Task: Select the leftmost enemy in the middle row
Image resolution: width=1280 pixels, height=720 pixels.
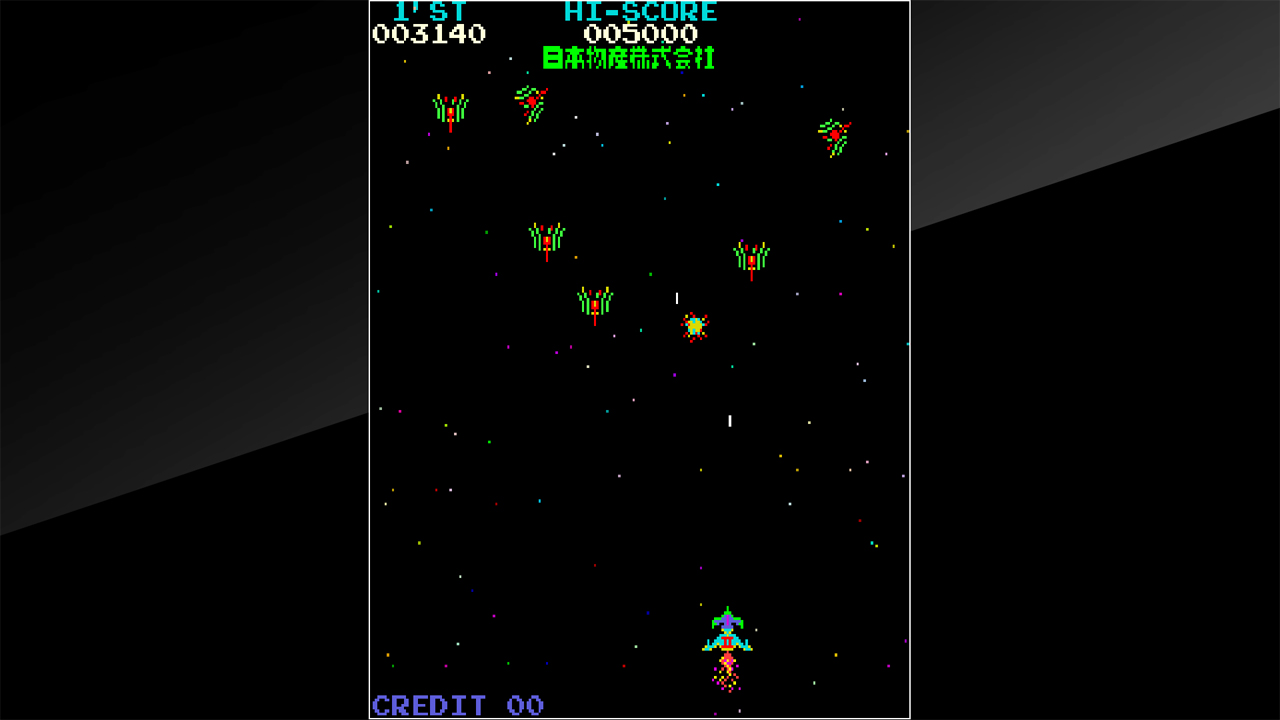Action: click(548, 237)
